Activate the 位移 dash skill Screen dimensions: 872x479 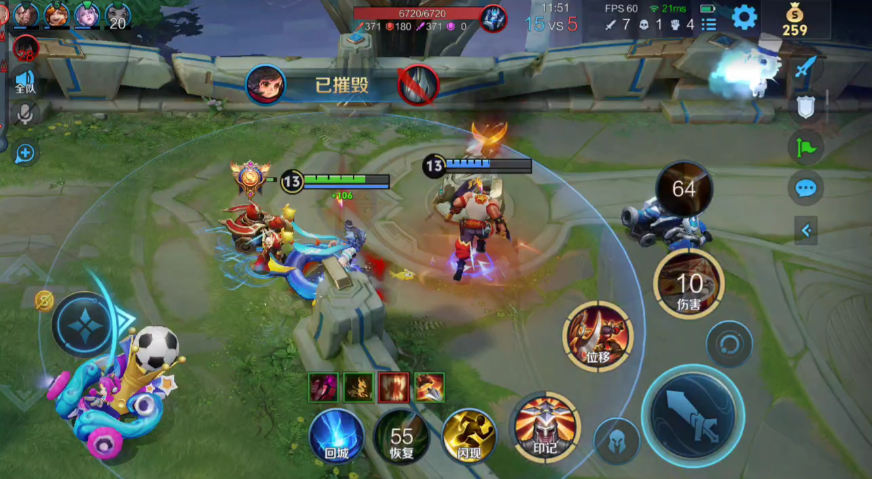coord(598,335)
